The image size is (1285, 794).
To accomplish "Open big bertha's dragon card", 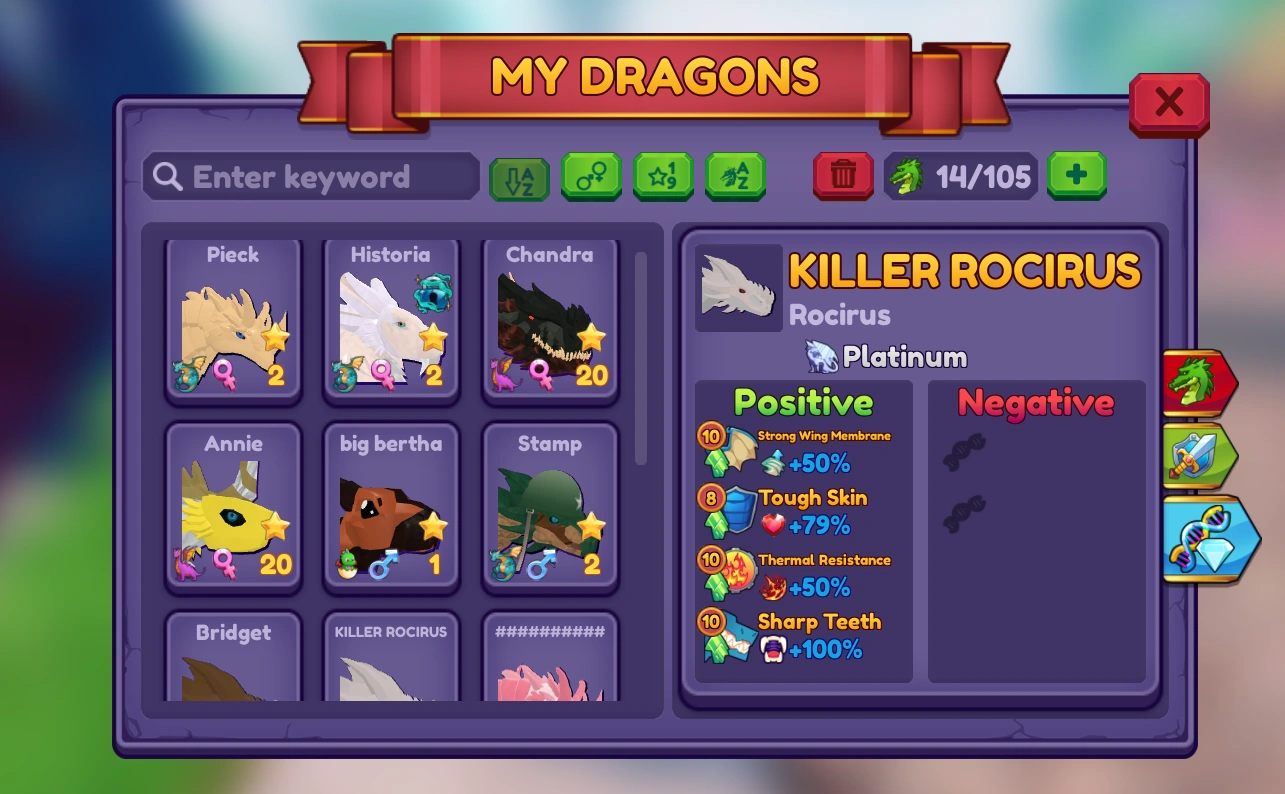I will pyautogui.click(x=391, y=510).
